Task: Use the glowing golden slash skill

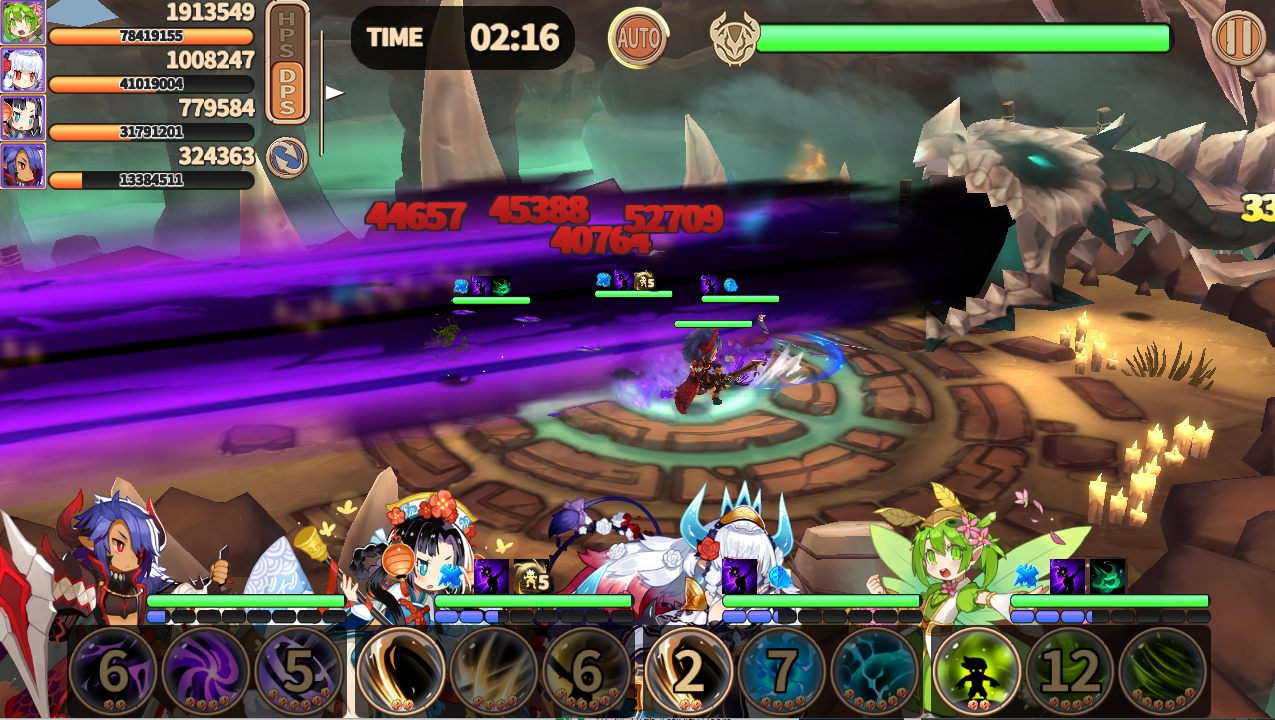Action: [400, 670]
